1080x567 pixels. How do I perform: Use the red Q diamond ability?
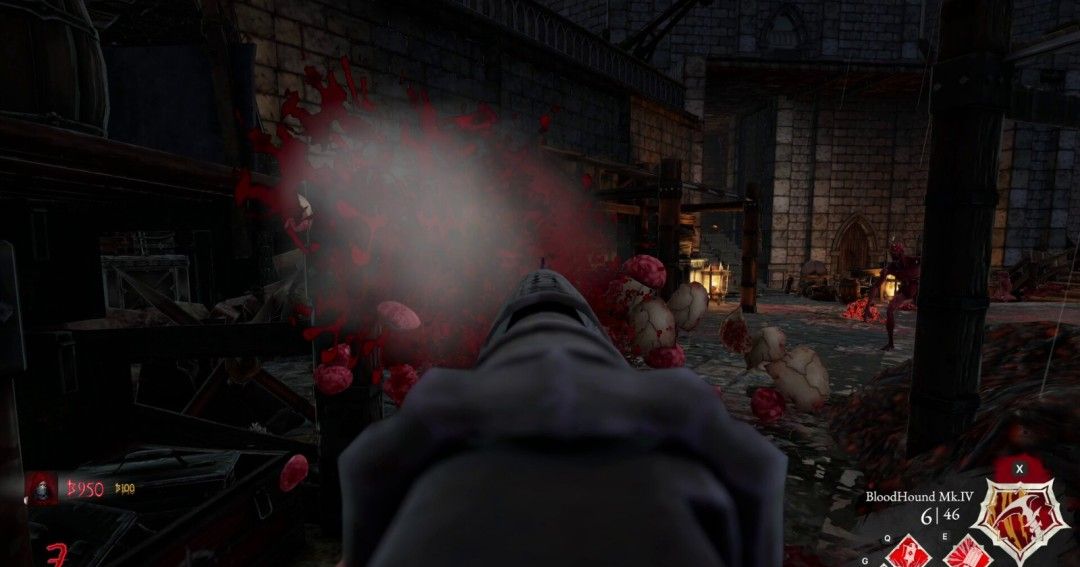coord(909,552)
